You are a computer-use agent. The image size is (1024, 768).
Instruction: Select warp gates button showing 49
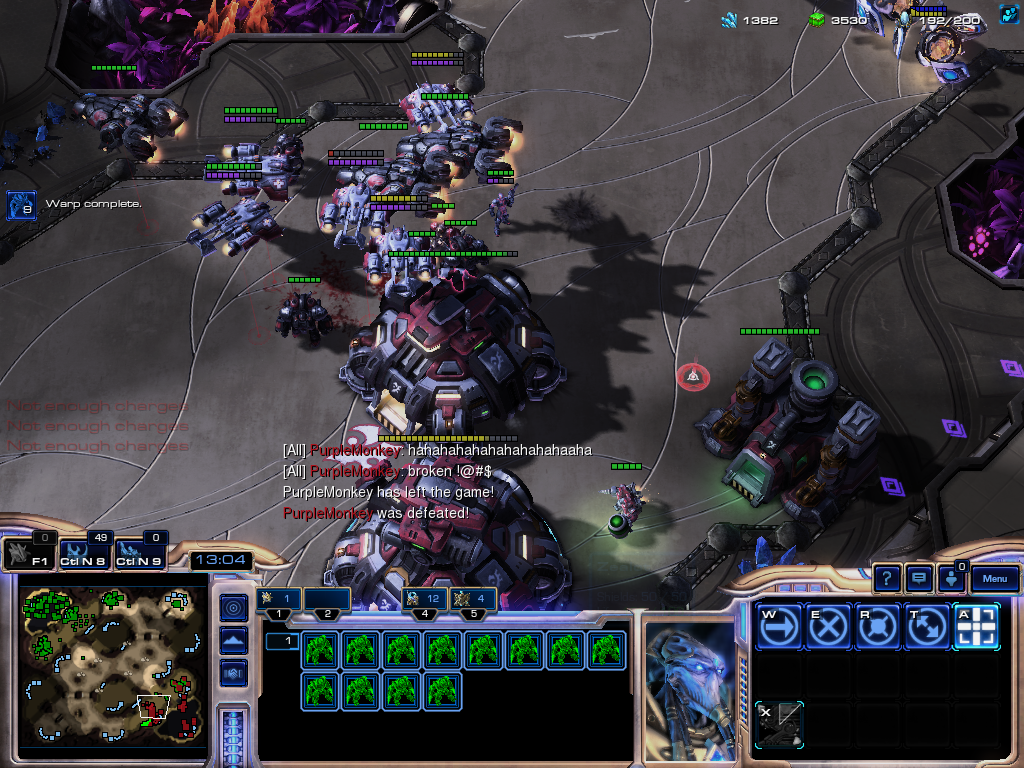(84, 553)
